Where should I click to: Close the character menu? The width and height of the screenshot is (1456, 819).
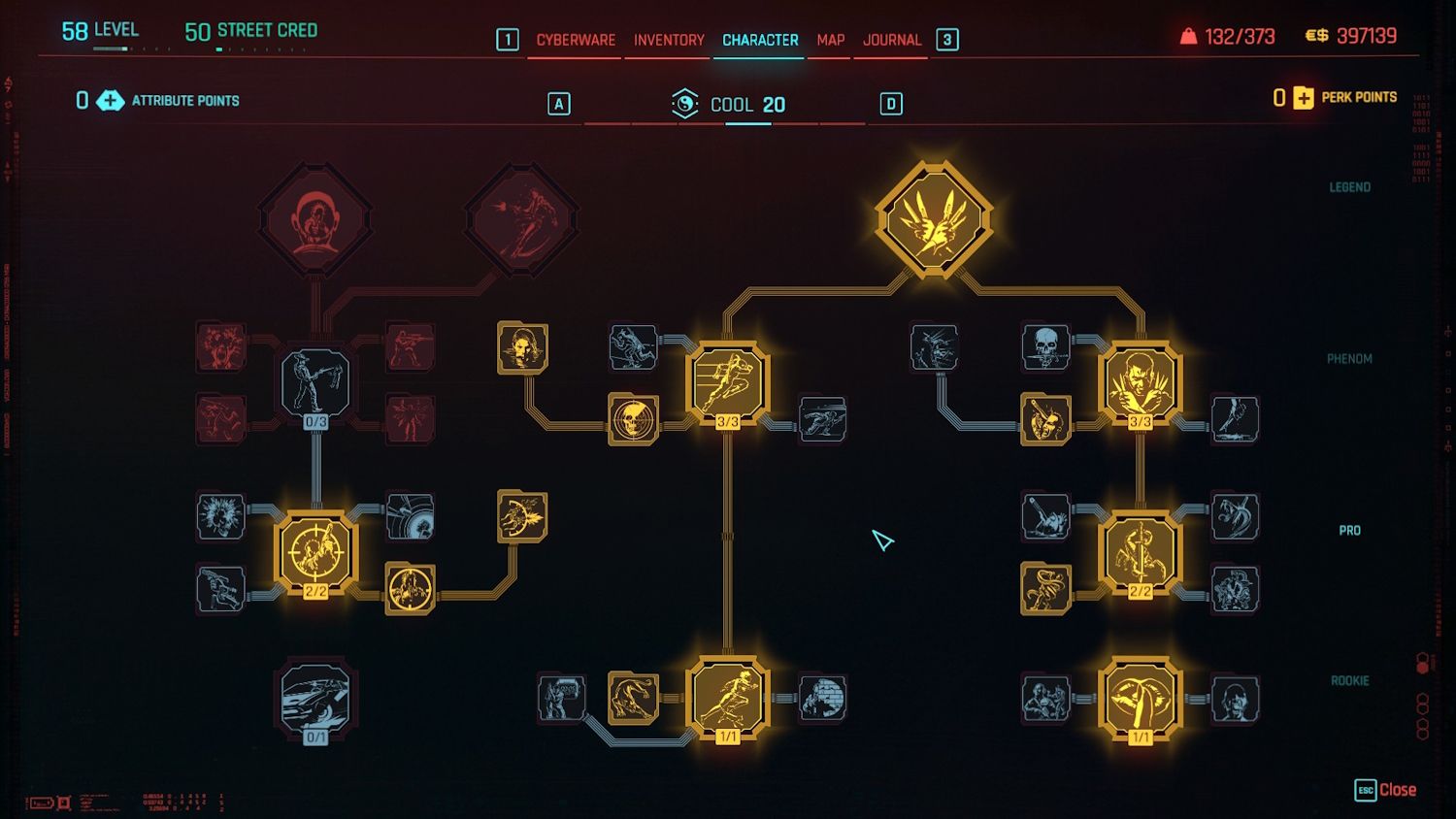click(1385, 790)
